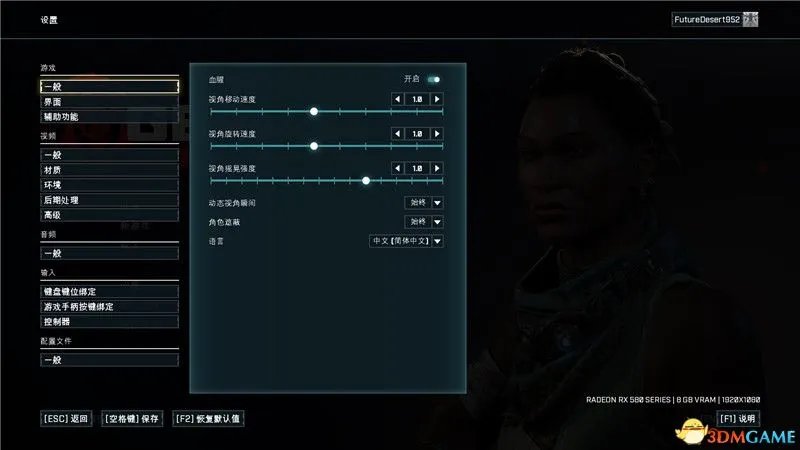This screenshot has height=450, width=800.
Task: Go to the 材质 video settings
Action: (108, 170)
